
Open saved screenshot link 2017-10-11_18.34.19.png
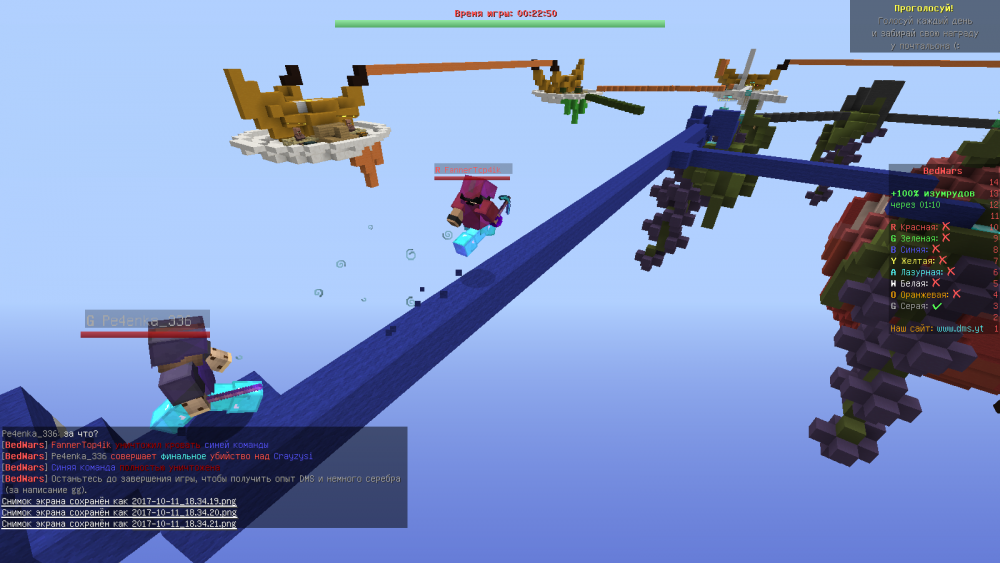click(185, 501)
